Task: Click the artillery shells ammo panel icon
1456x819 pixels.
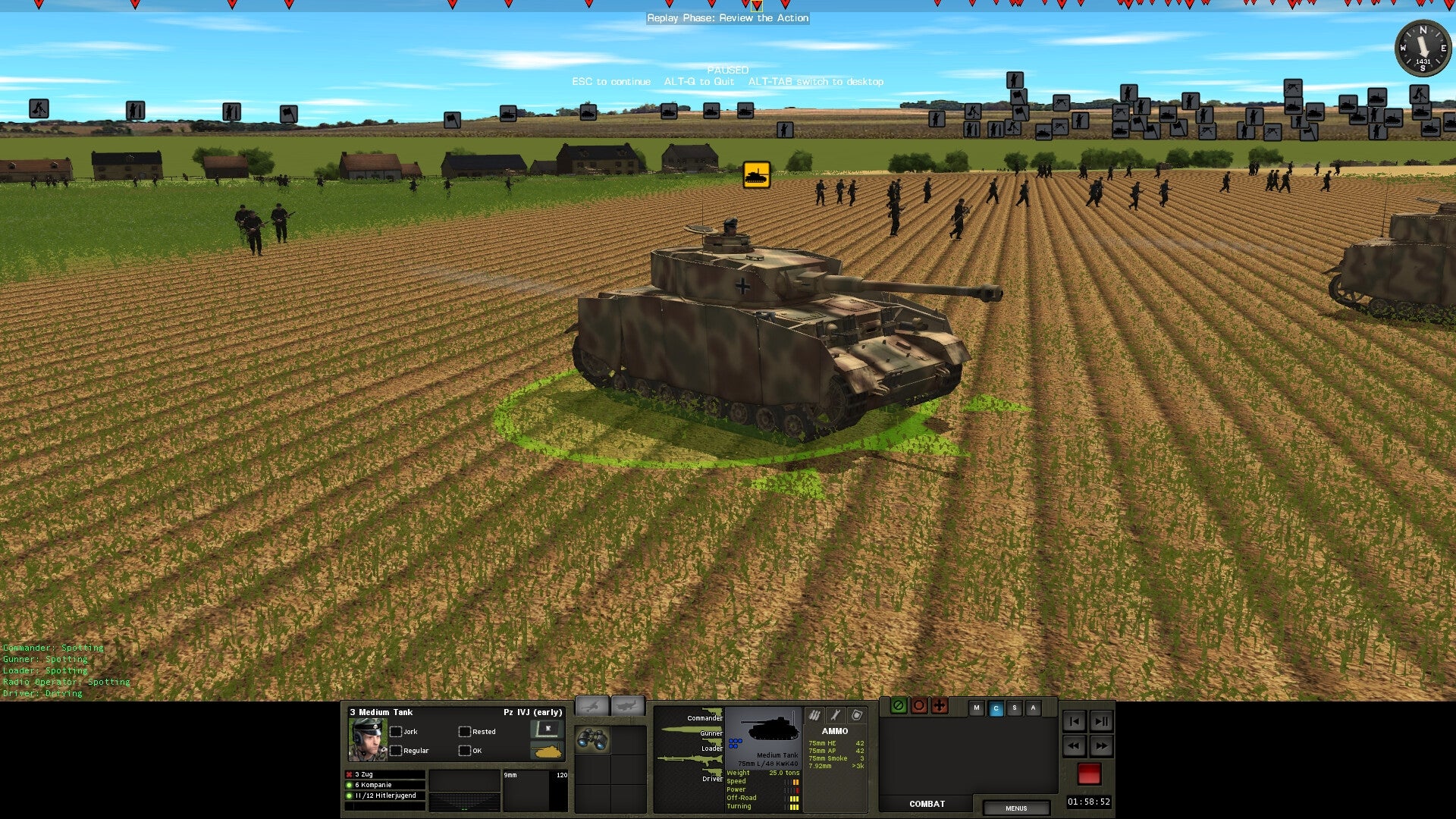Action: 814,715
